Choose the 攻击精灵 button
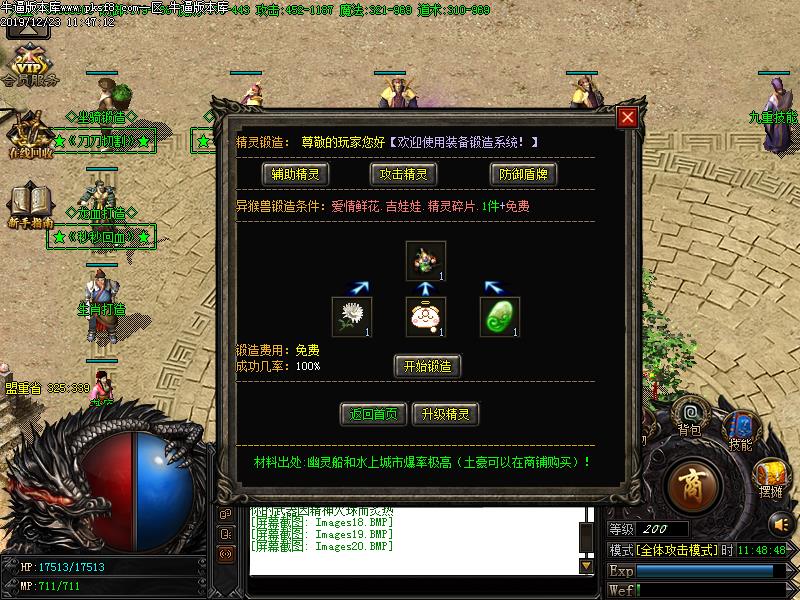This screenshot has width=800, height=600. pyautogui.click(x=403, y=174)
